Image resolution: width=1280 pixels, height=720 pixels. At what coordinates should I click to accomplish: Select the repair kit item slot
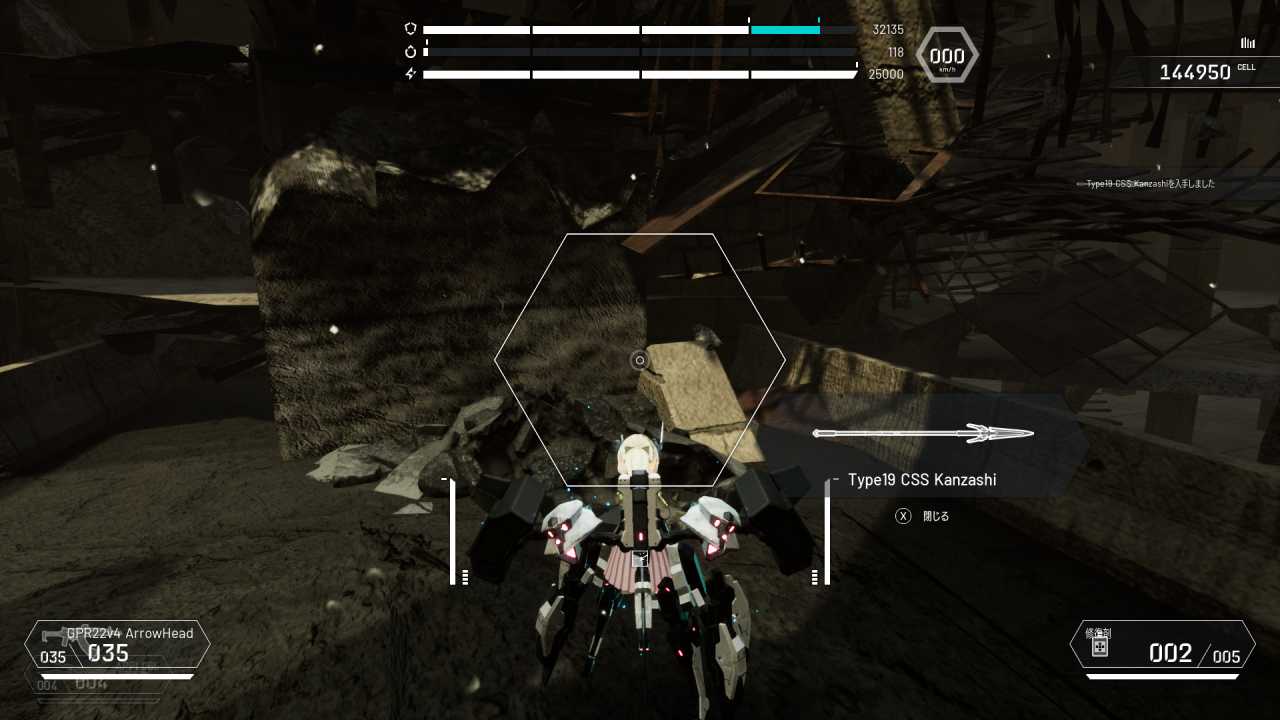1162,645
